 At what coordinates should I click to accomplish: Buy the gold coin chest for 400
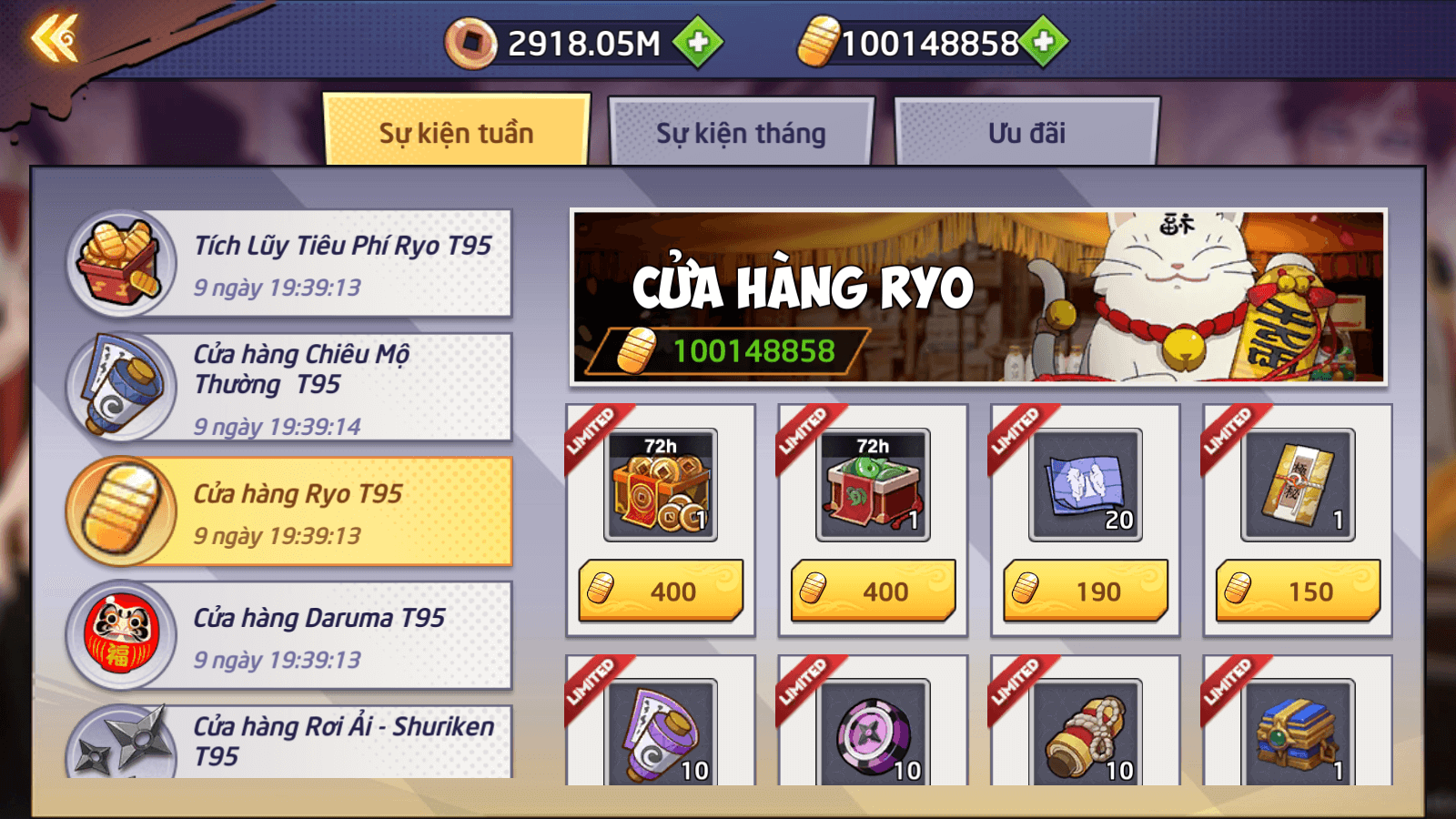tap(661, 591)
